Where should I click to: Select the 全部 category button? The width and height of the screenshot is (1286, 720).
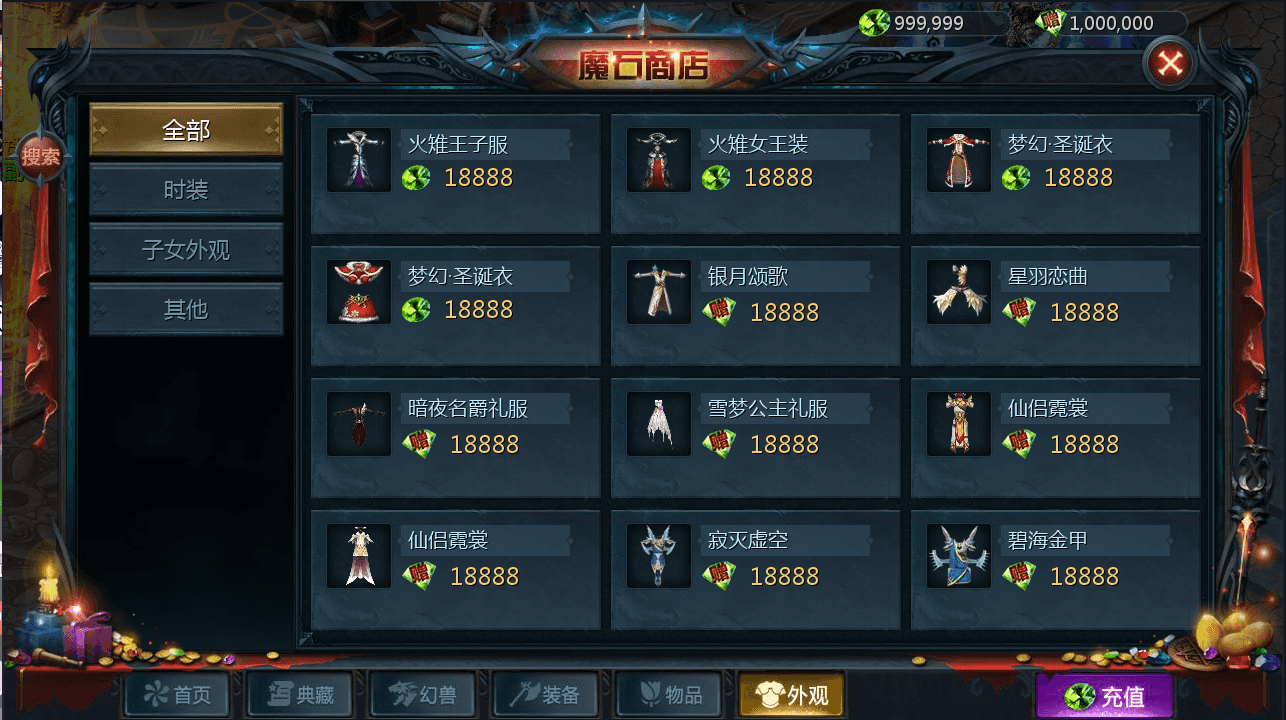click(185, 128)
